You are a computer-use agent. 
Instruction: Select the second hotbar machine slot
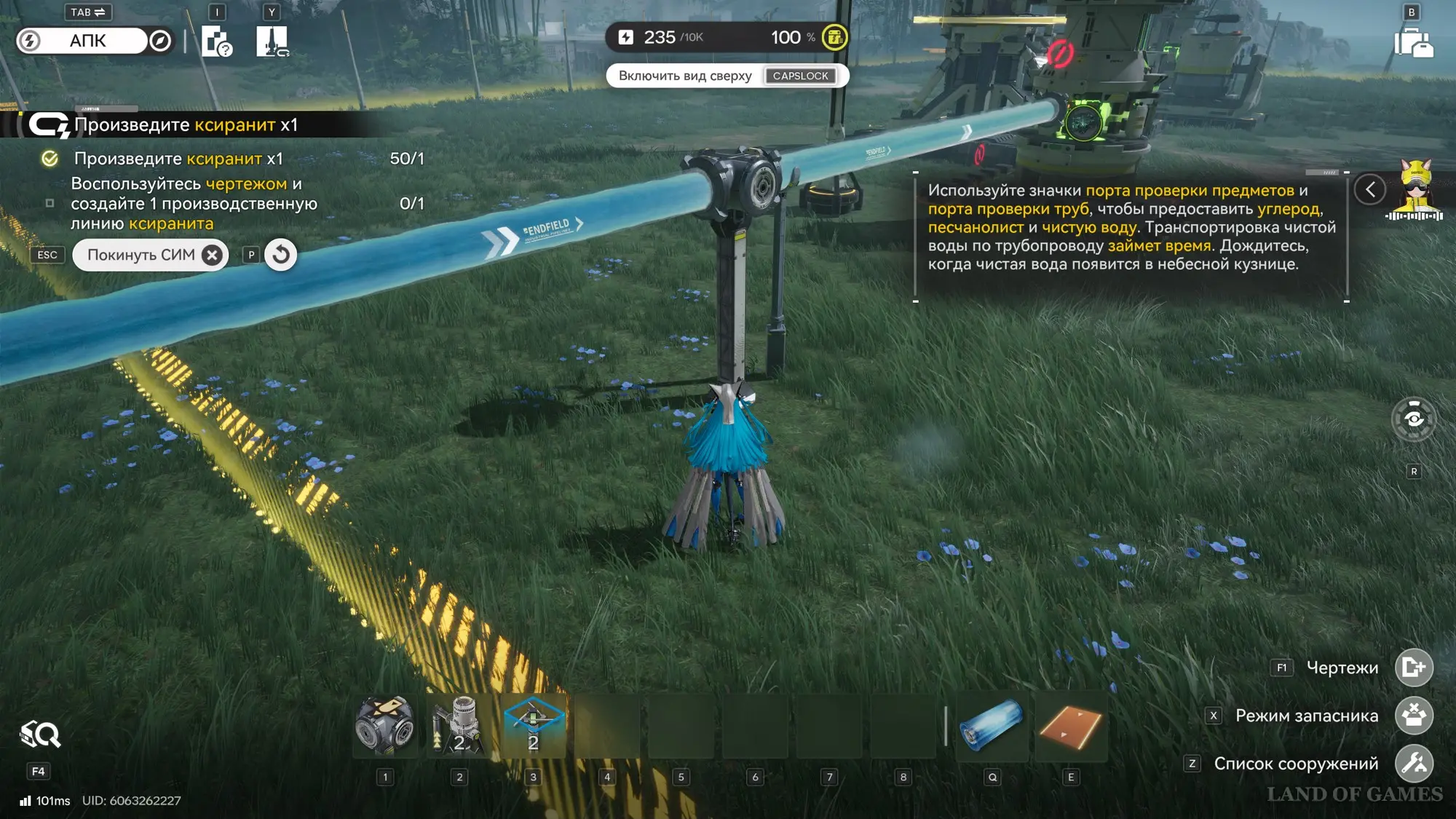pyautogui.click(x=459, y=725)
